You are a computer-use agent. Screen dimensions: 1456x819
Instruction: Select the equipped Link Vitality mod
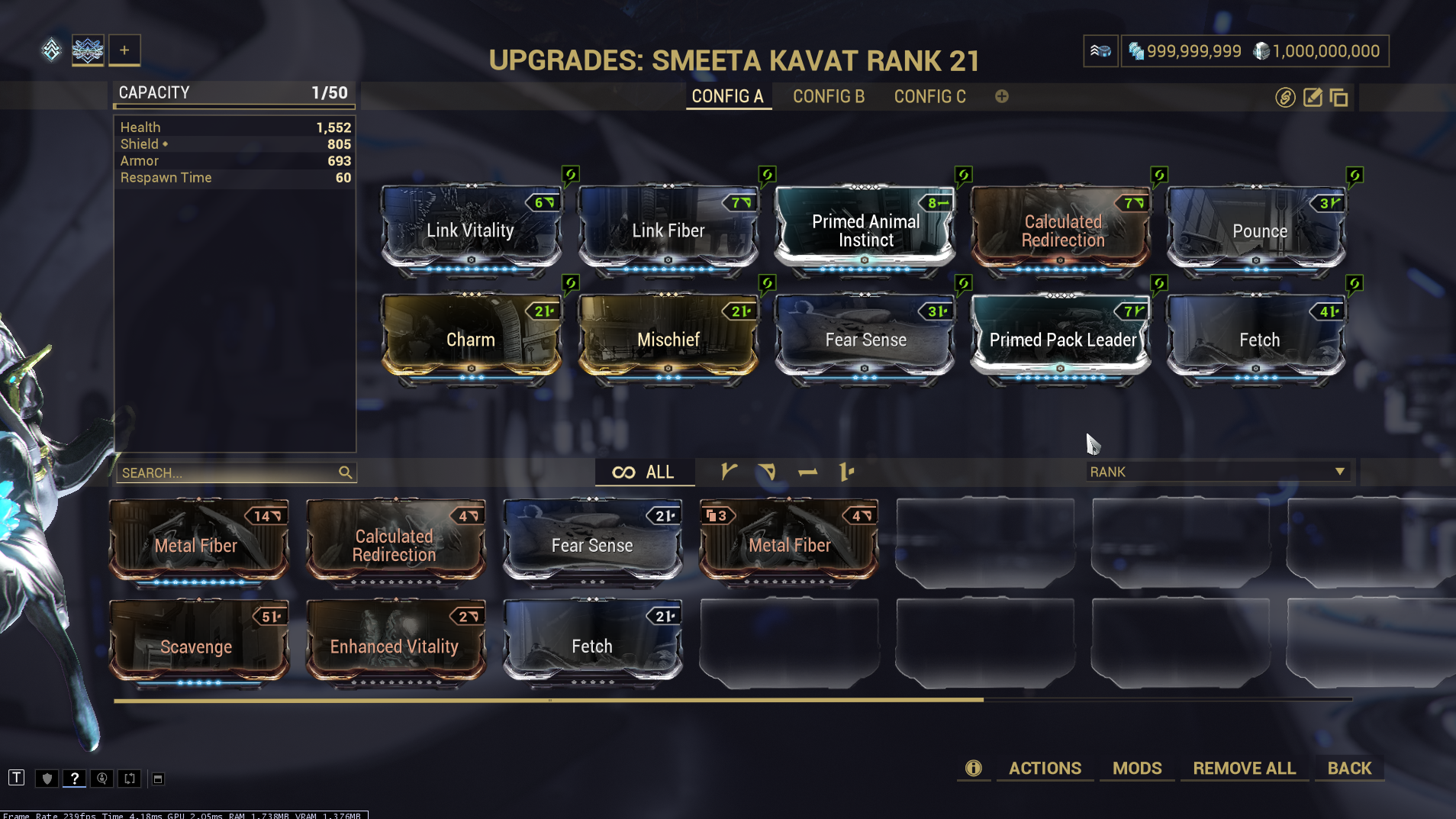[471, 230]
